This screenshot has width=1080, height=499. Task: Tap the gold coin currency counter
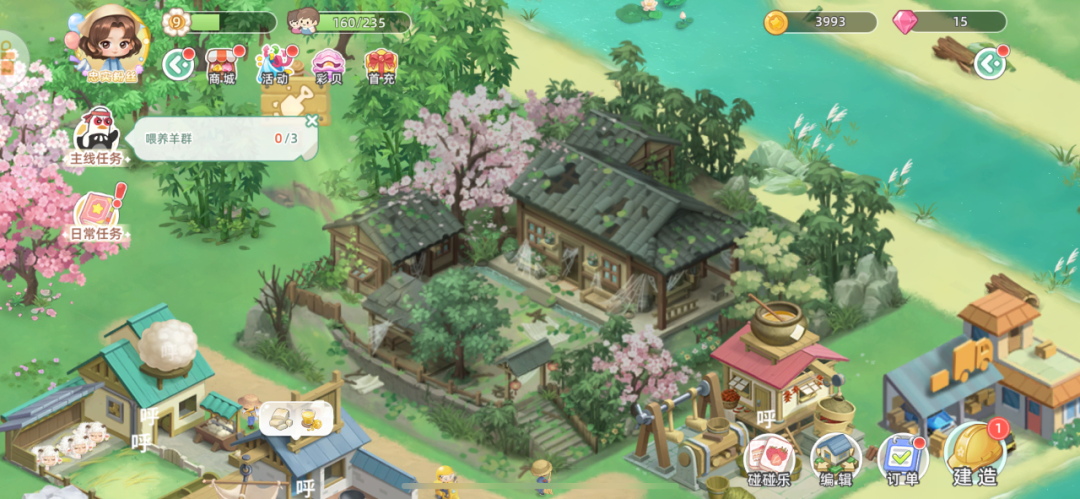coord(820,22)
